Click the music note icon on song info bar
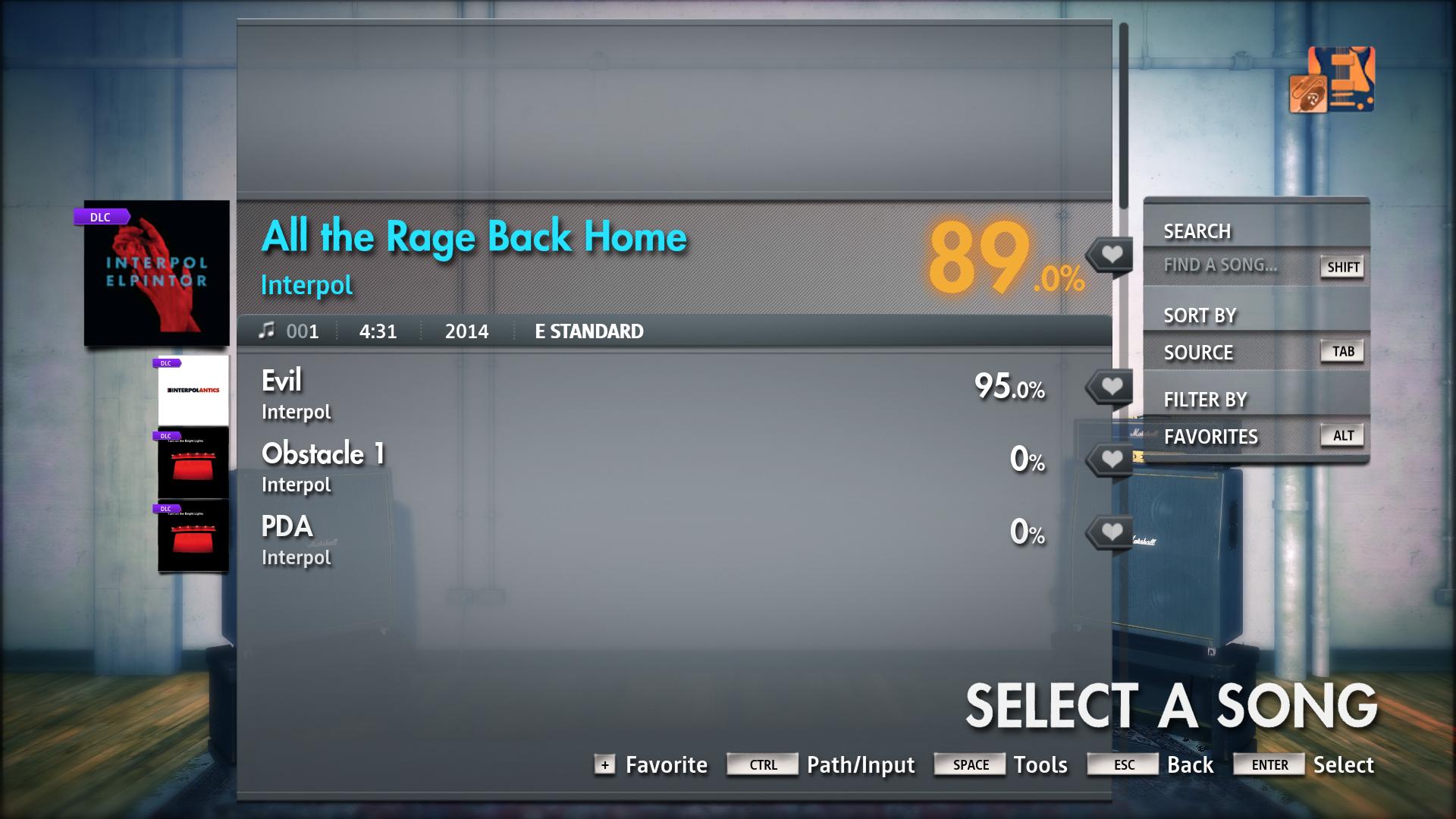Image resolution: width=1456 pixels, height=819 pixels. coord(267,331)
